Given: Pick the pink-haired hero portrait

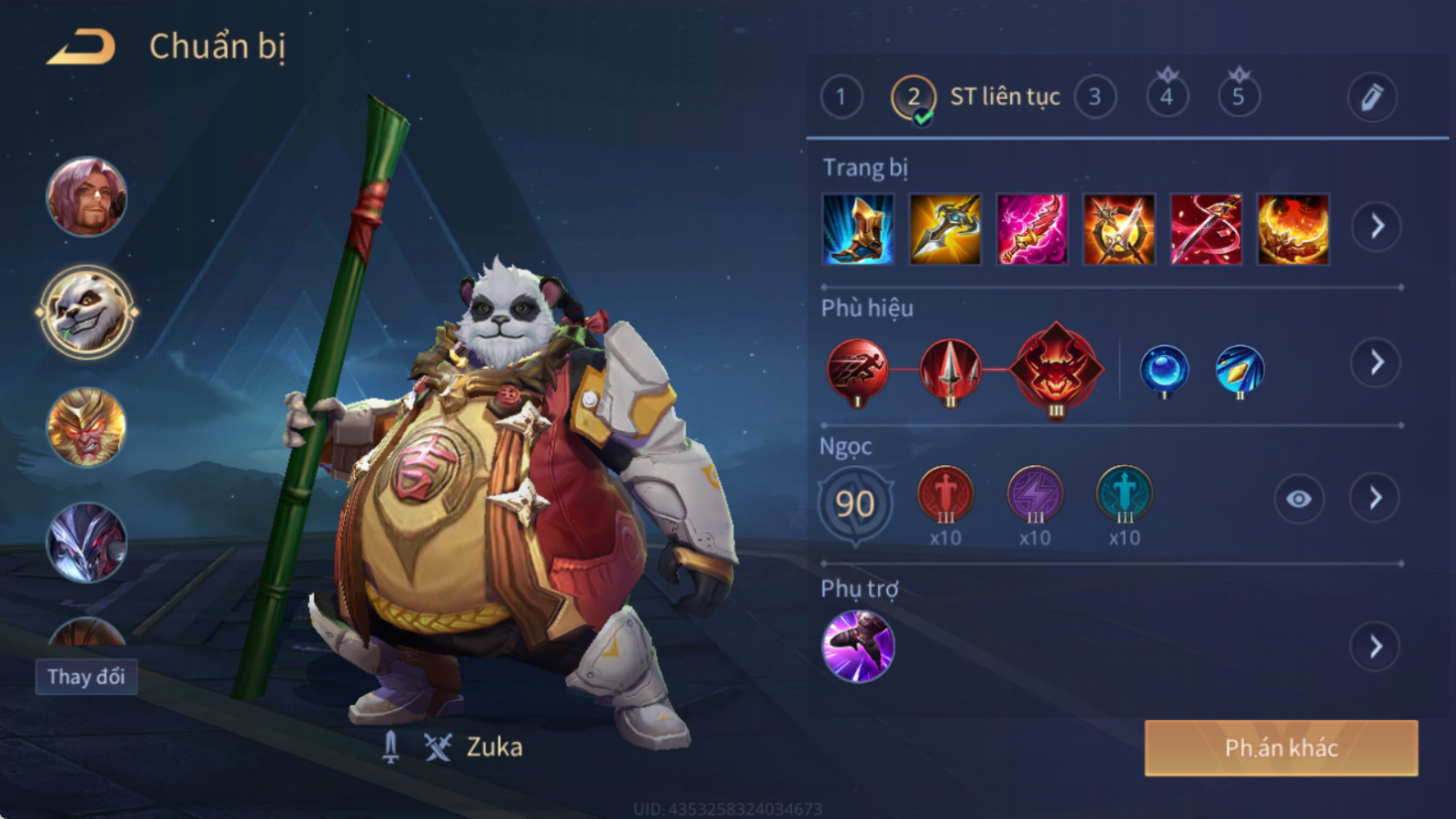Looking at the screenshot, I should point(86,196).
